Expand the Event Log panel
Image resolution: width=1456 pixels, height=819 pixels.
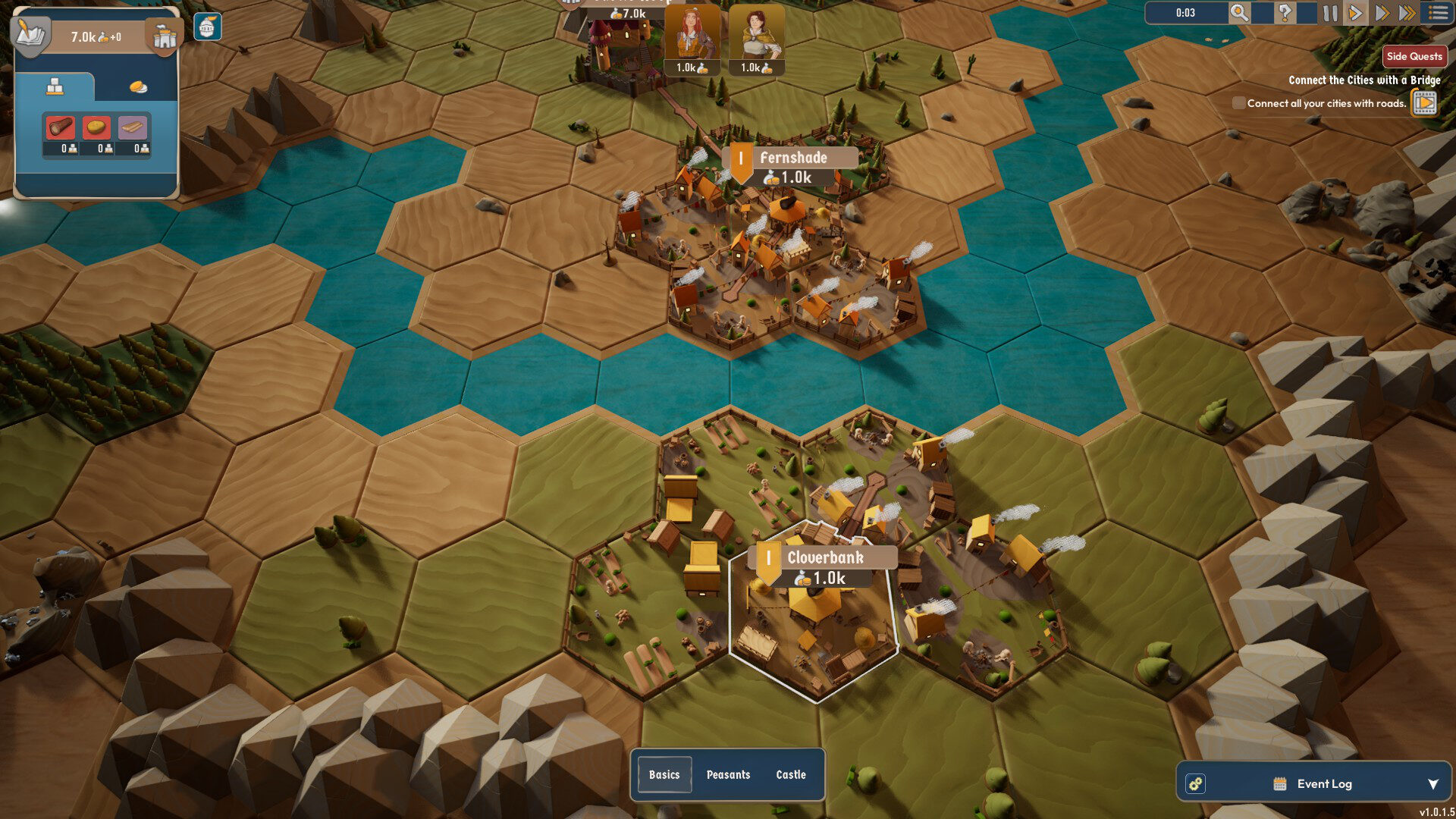[1432, 784]
